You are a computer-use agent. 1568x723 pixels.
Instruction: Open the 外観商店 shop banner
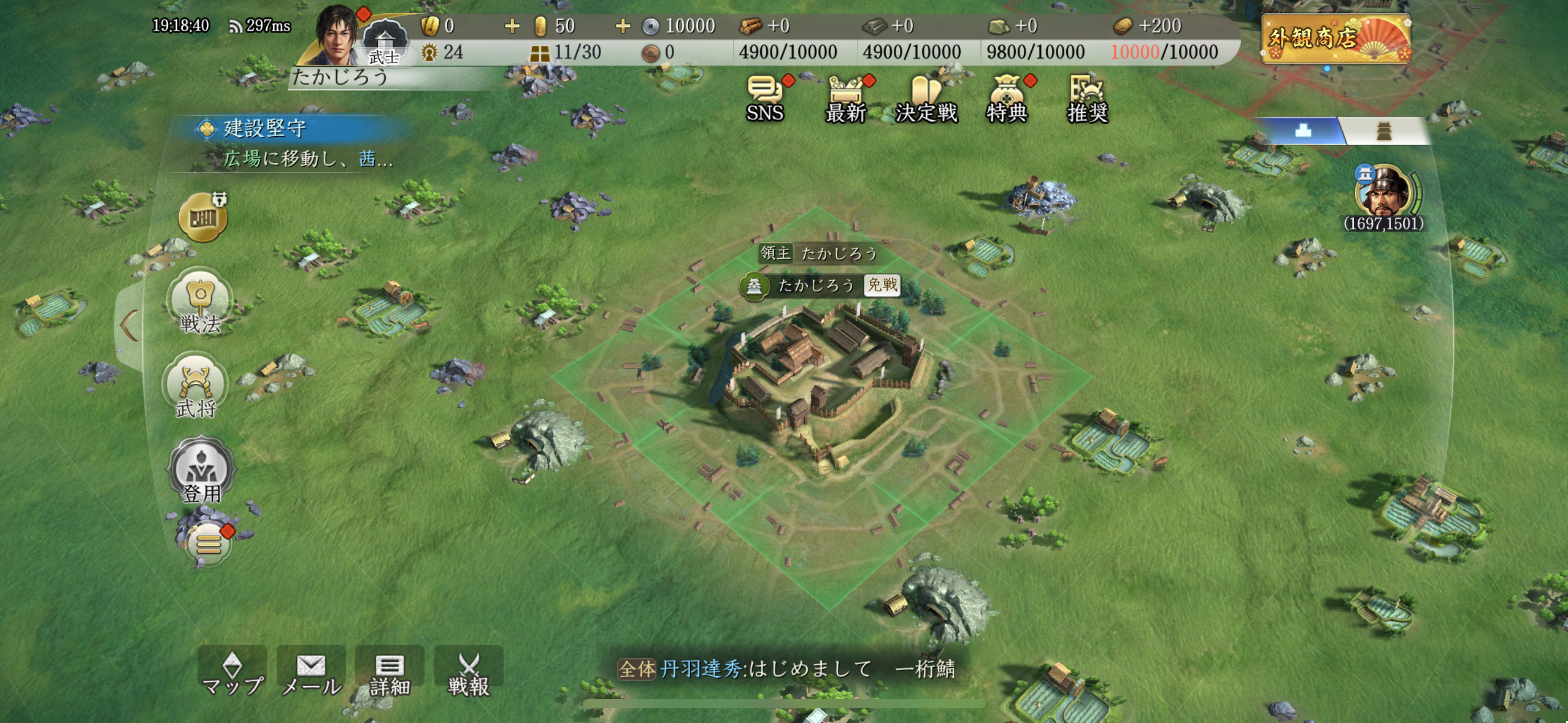tap(1335, 39)
